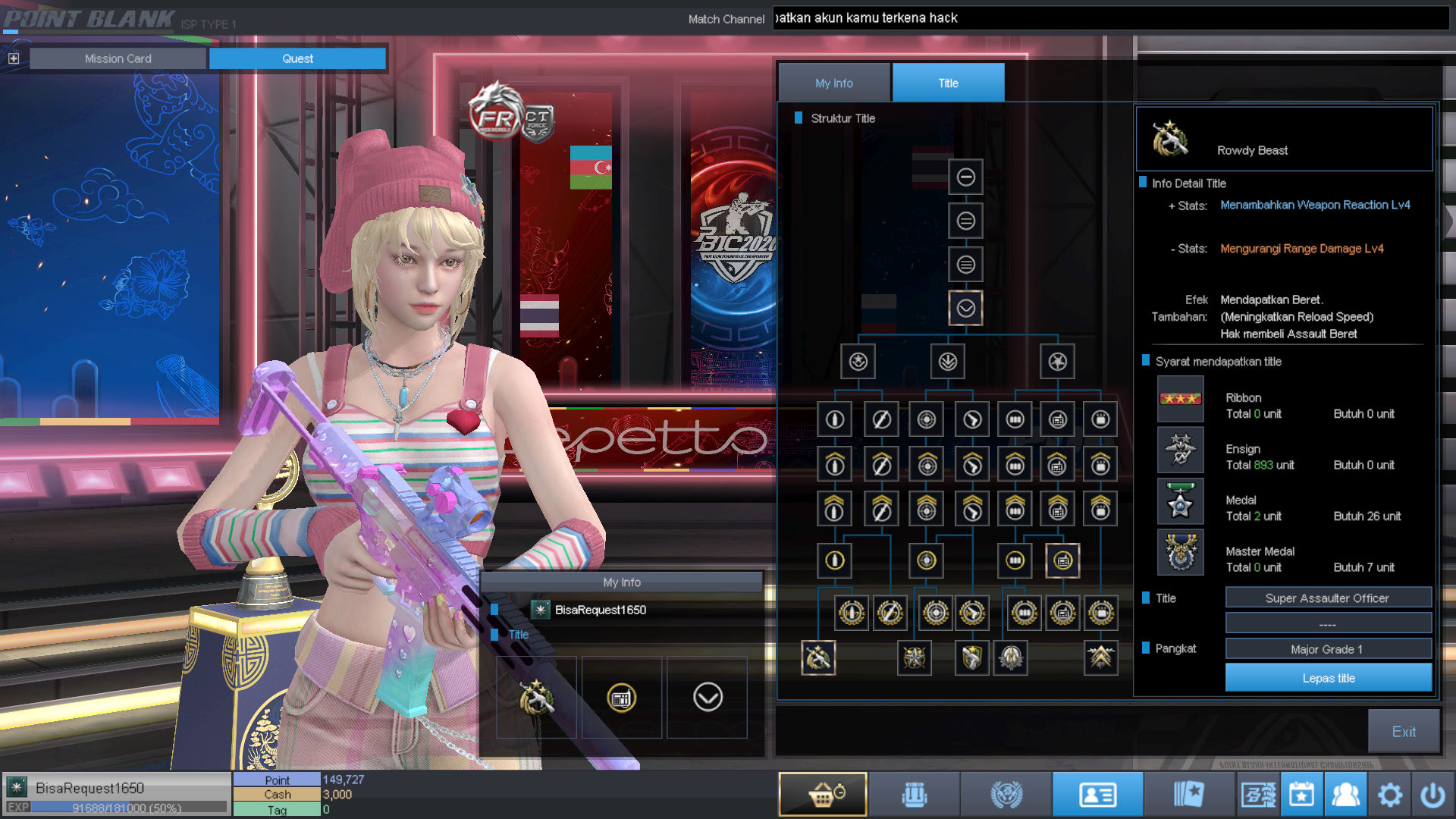Open the friends community icon

point(1345,794)
